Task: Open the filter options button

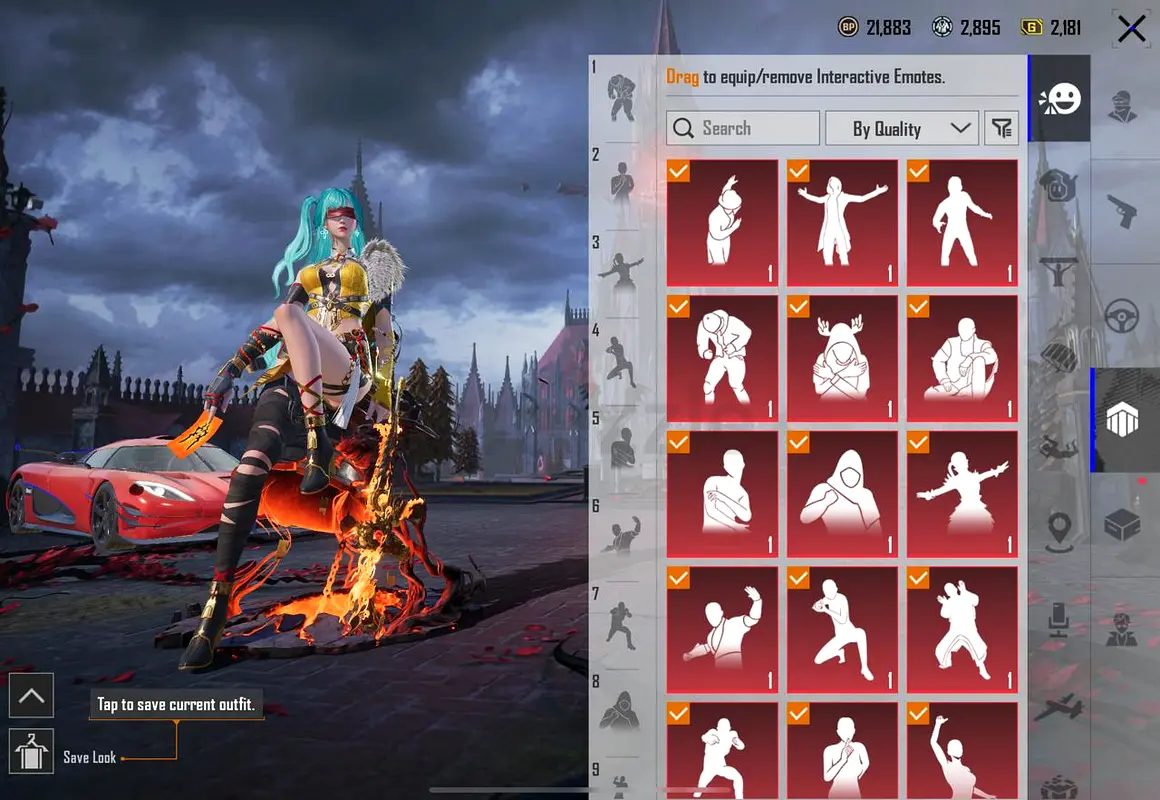Action: [x=1001, y=128]
